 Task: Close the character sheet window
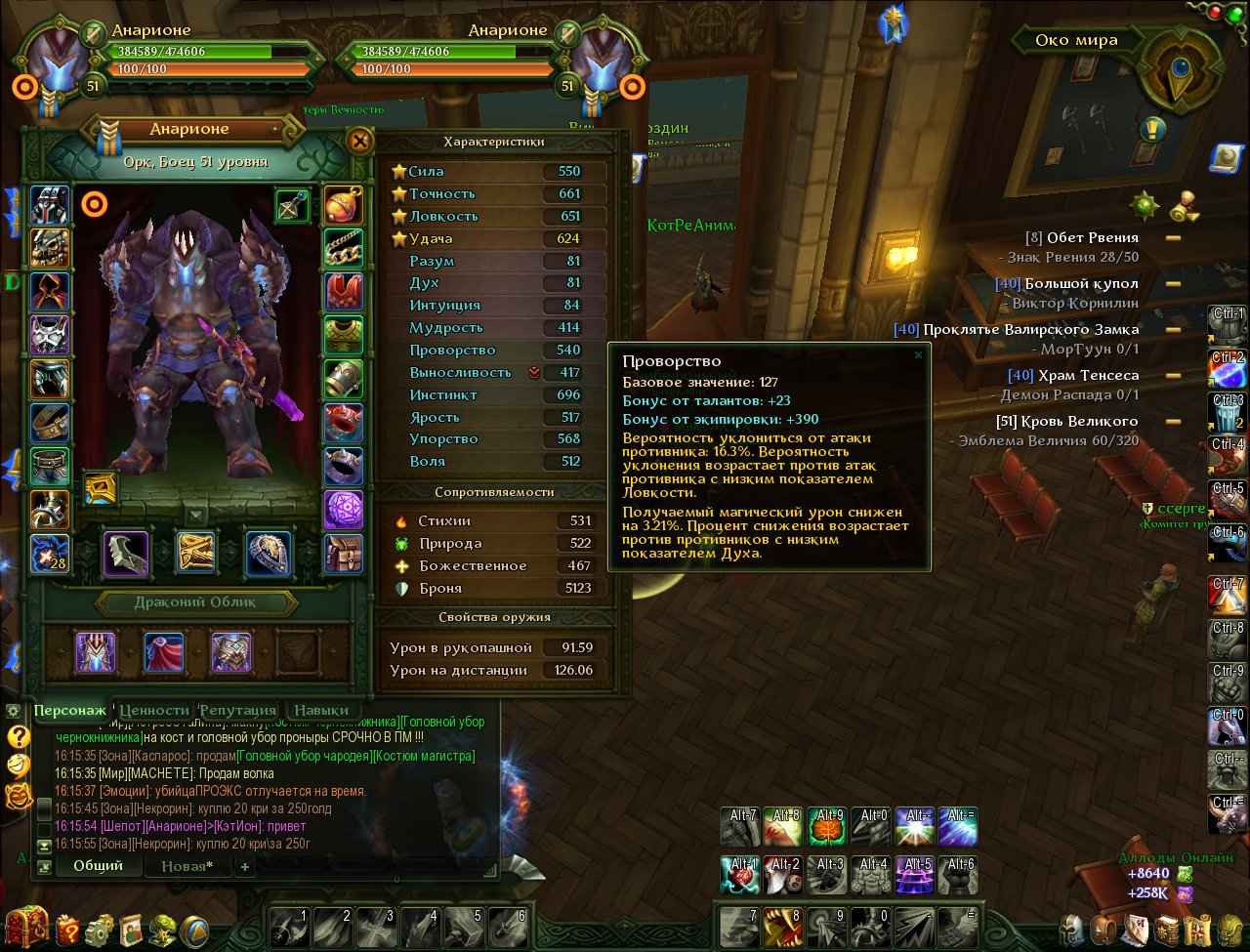pyautogui.click(x=360, y=141)
